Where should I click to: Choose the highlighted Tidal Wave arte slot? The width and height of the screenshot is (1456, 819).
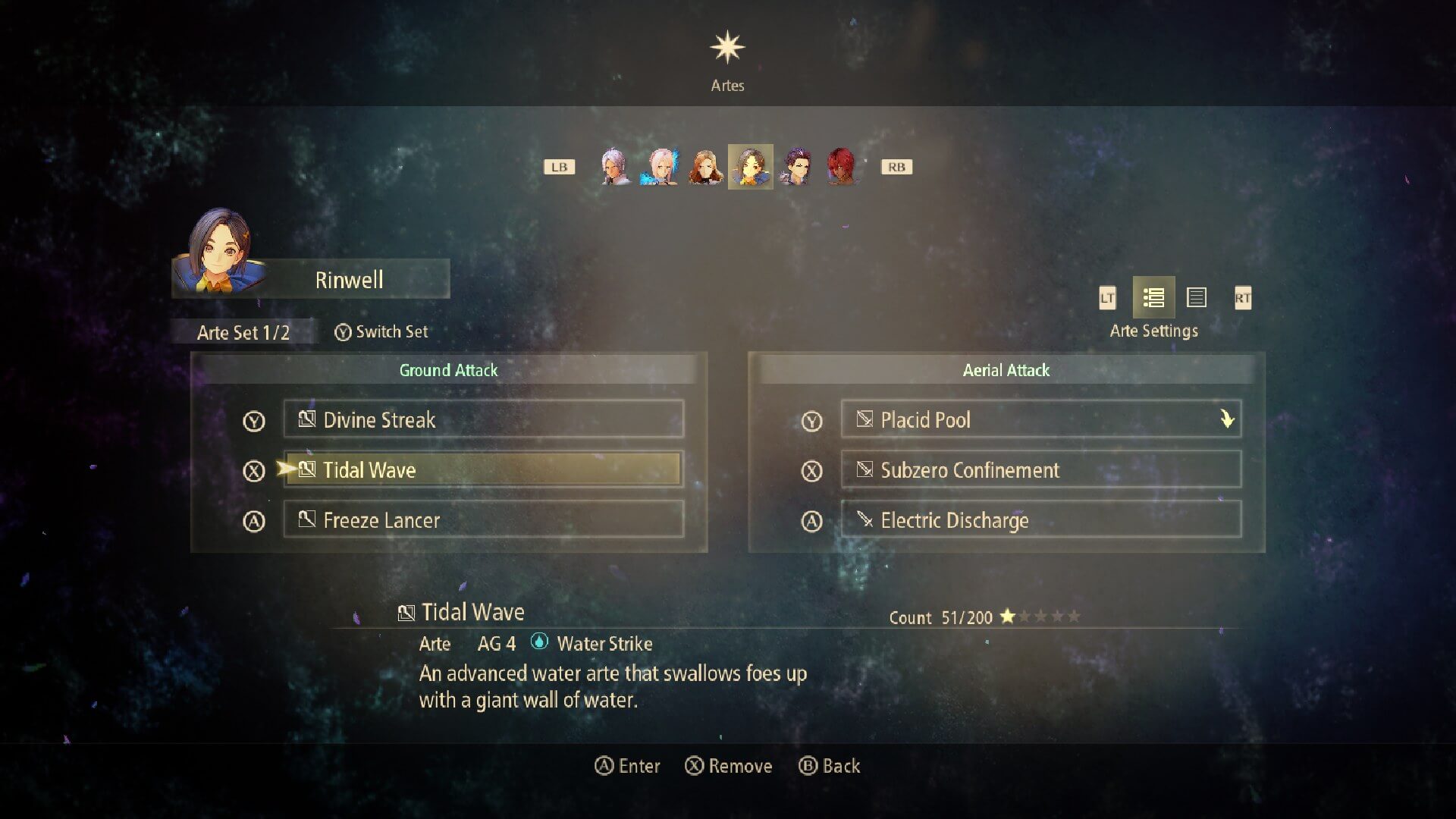click(483, 469)
